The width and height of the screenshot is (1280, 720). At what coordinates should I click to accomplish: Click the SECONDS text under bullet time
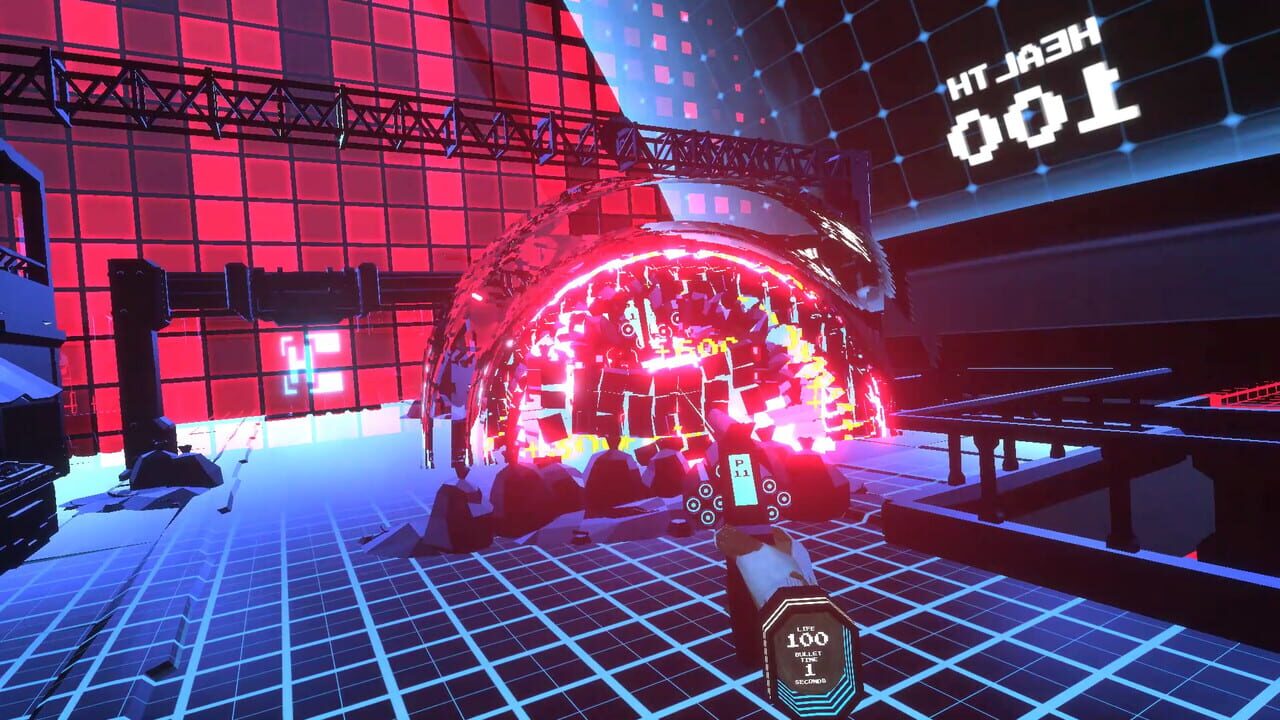[810, 681]
